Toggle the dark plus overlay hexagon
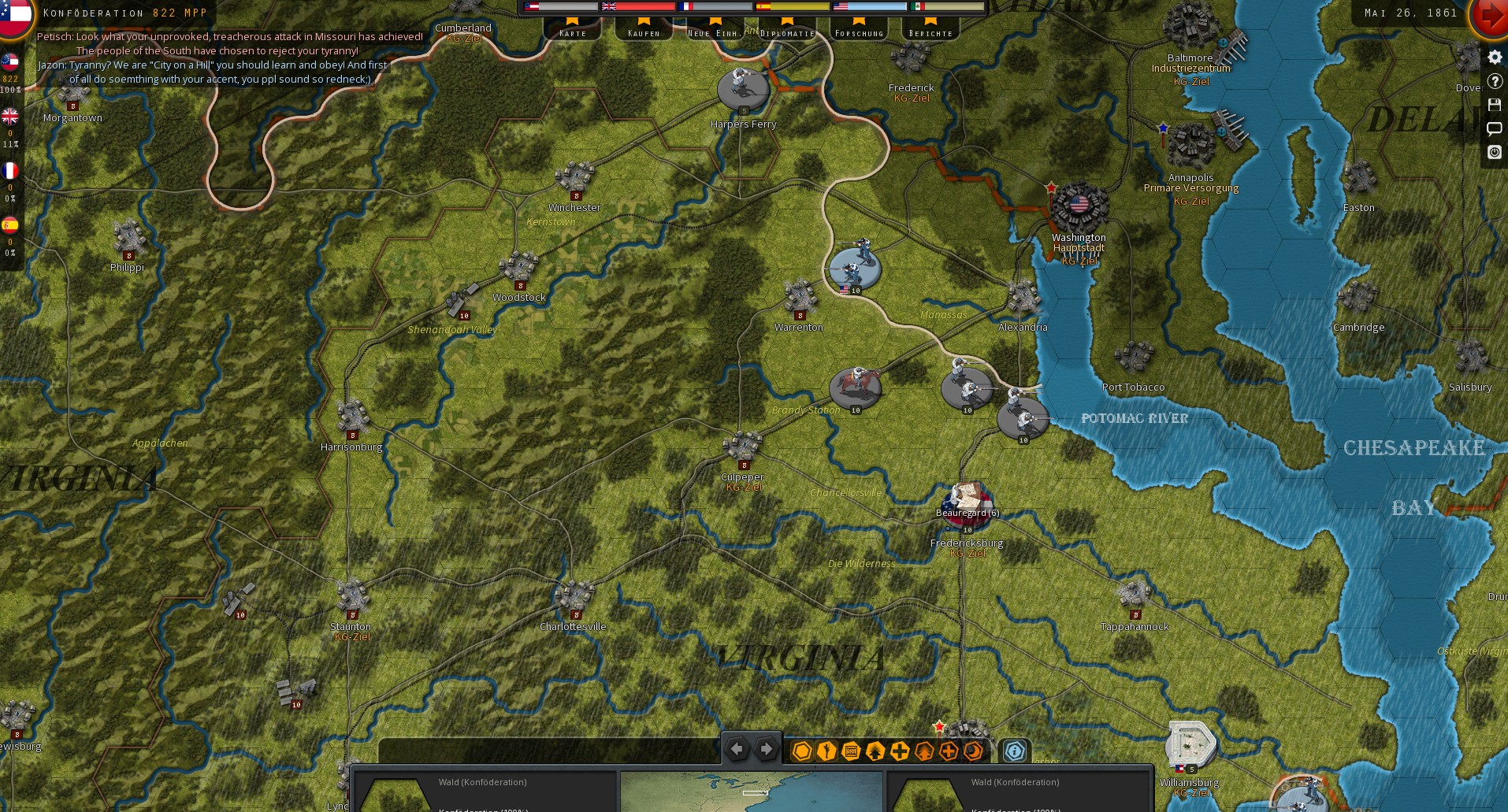The image size is (1508, 812). [x=900, y=751]
